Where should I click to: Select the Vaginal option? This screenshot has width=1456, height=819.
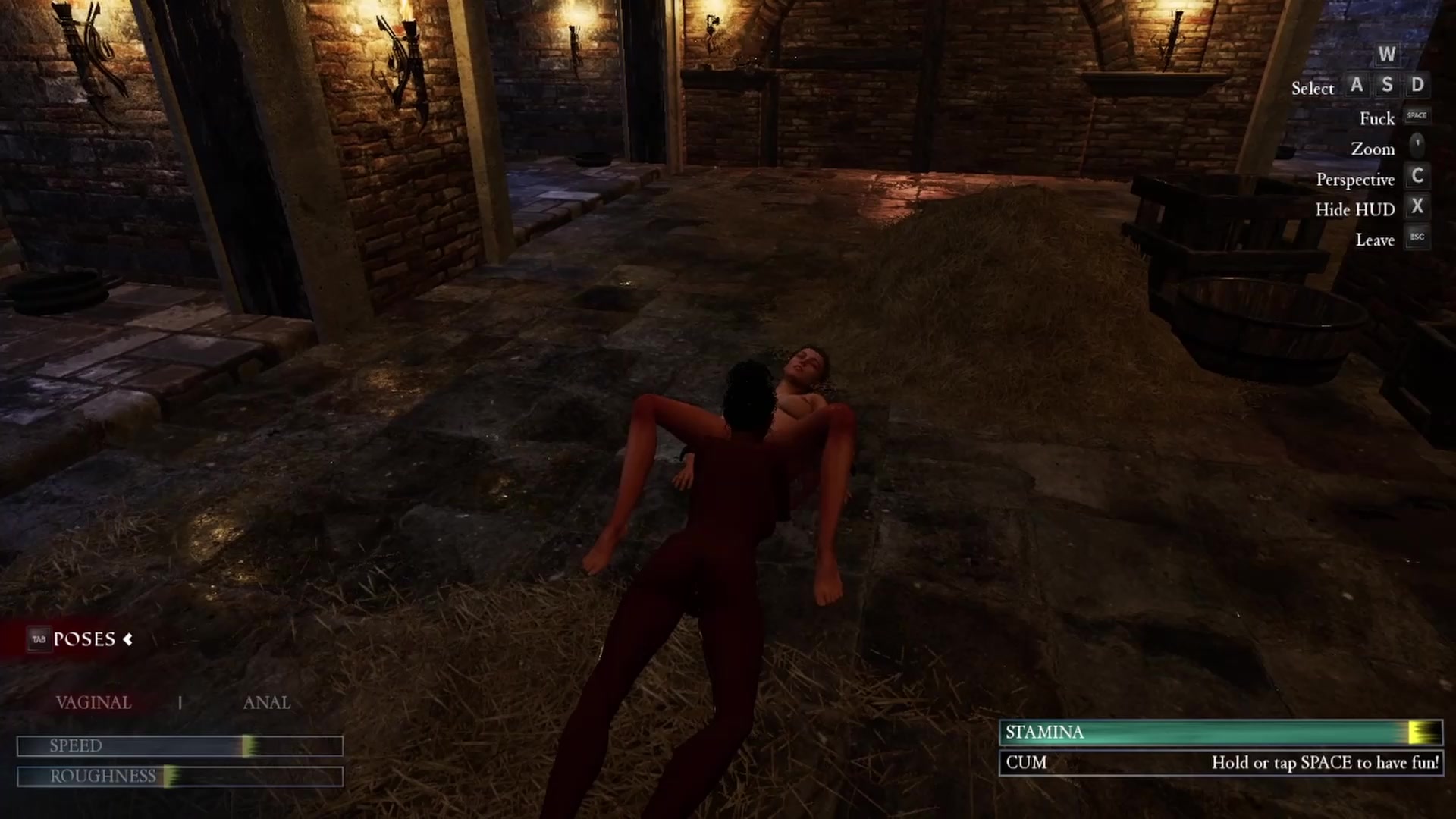tap(93, 703)
